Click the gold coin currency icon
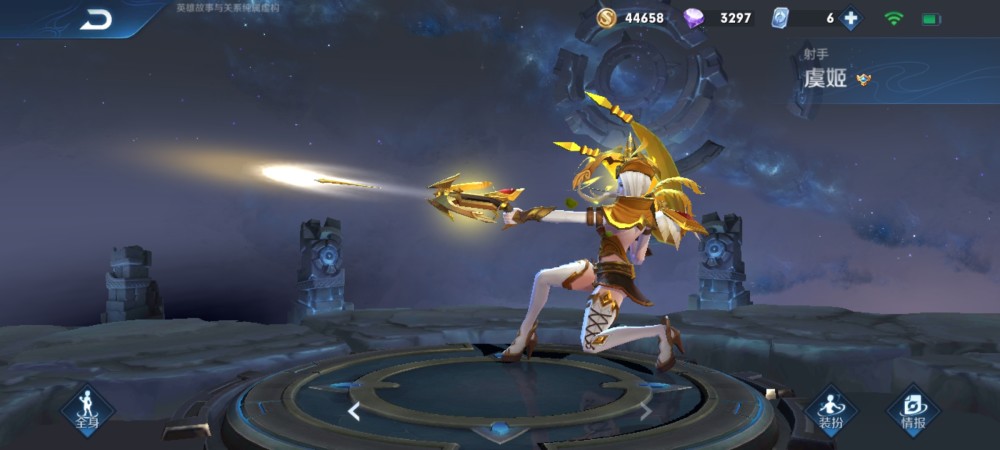The image size is (1000, 450). tap(607, 18)
